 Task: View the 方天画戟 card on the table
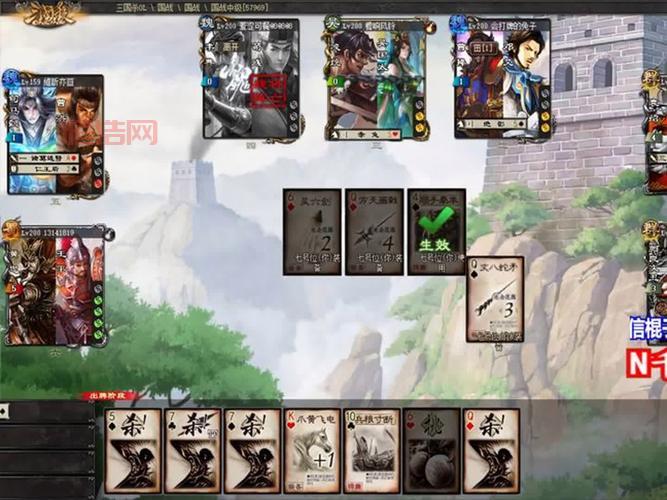tap(374, 231)
